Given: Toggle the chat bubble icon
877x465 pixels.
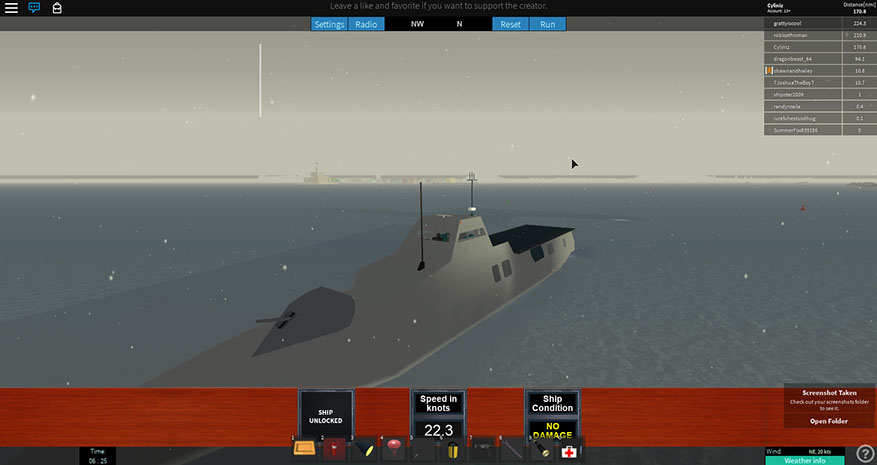Looking at the screenshot, I should point(34,8).
